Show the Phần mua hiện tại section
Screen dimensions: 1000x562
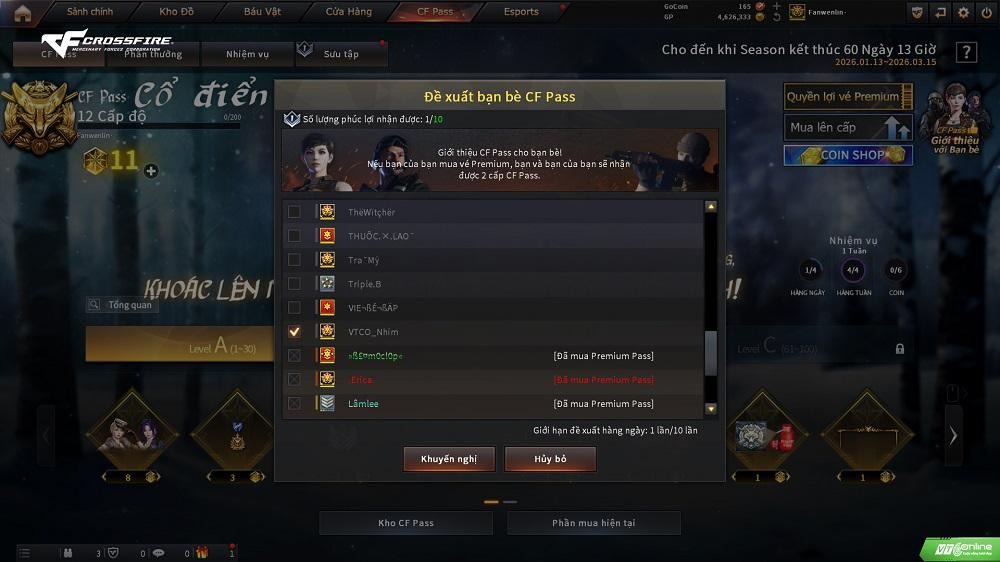pyautogui.click(x=593, y=523)
